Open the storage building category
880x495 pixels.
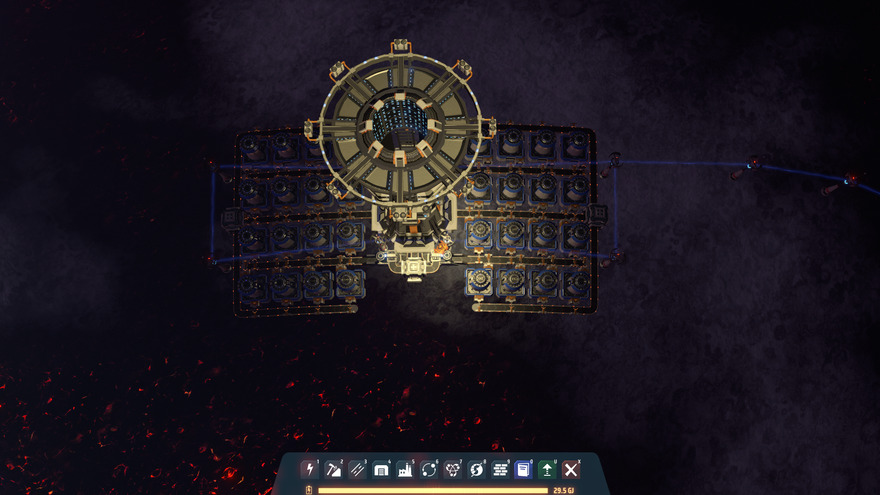381,469
